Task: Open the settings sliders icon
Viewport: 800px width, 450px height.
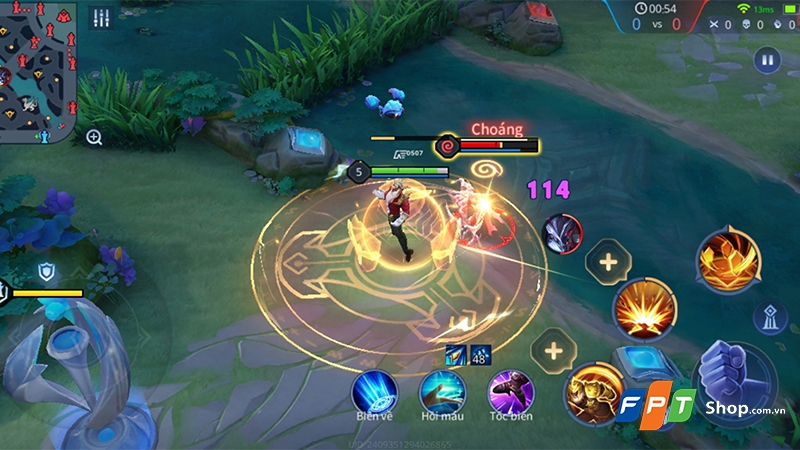Action: coord(100,18)
